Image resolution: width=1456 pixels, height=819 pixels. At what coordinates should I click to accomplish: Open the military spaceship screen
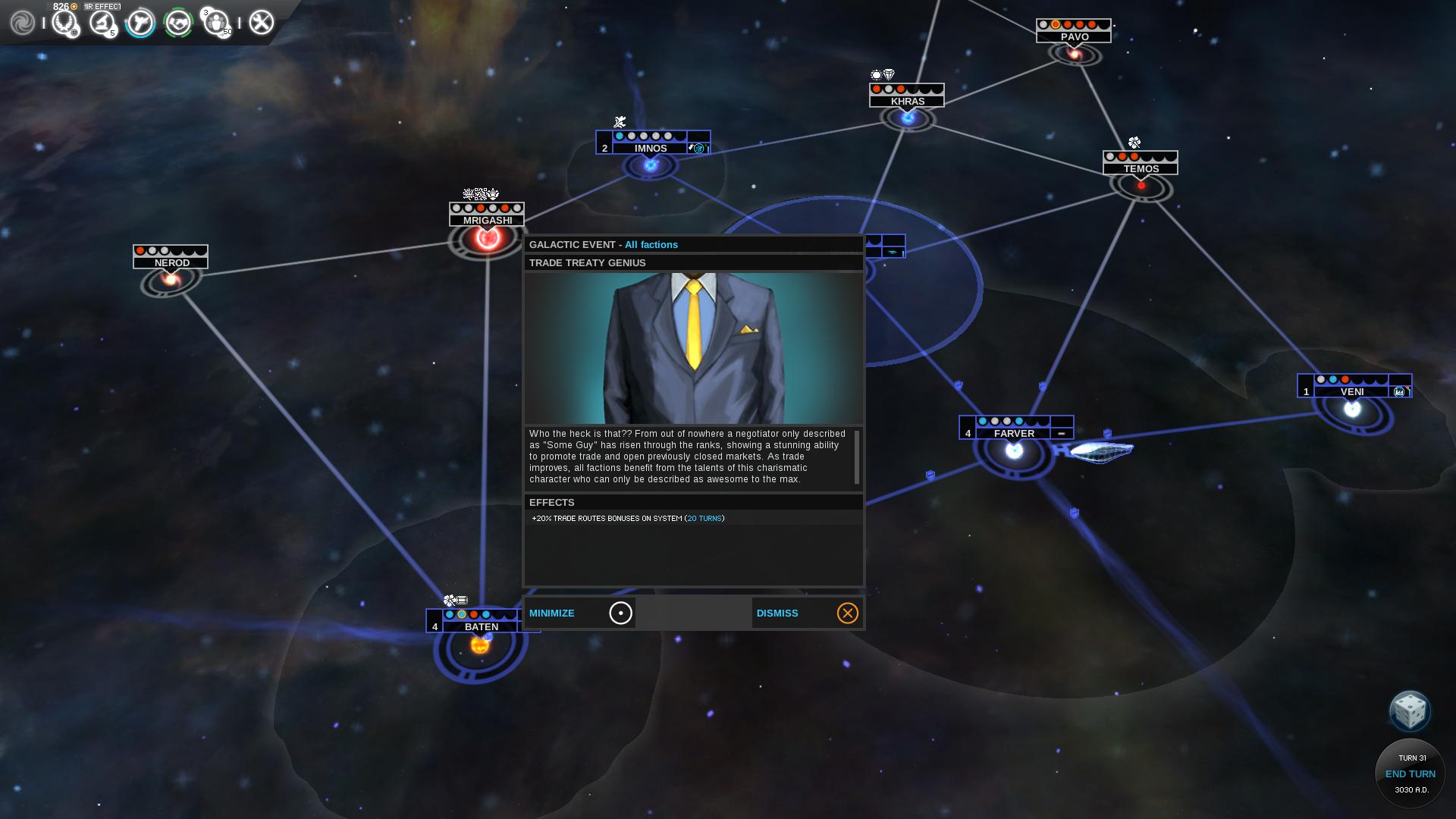(140, 23)
